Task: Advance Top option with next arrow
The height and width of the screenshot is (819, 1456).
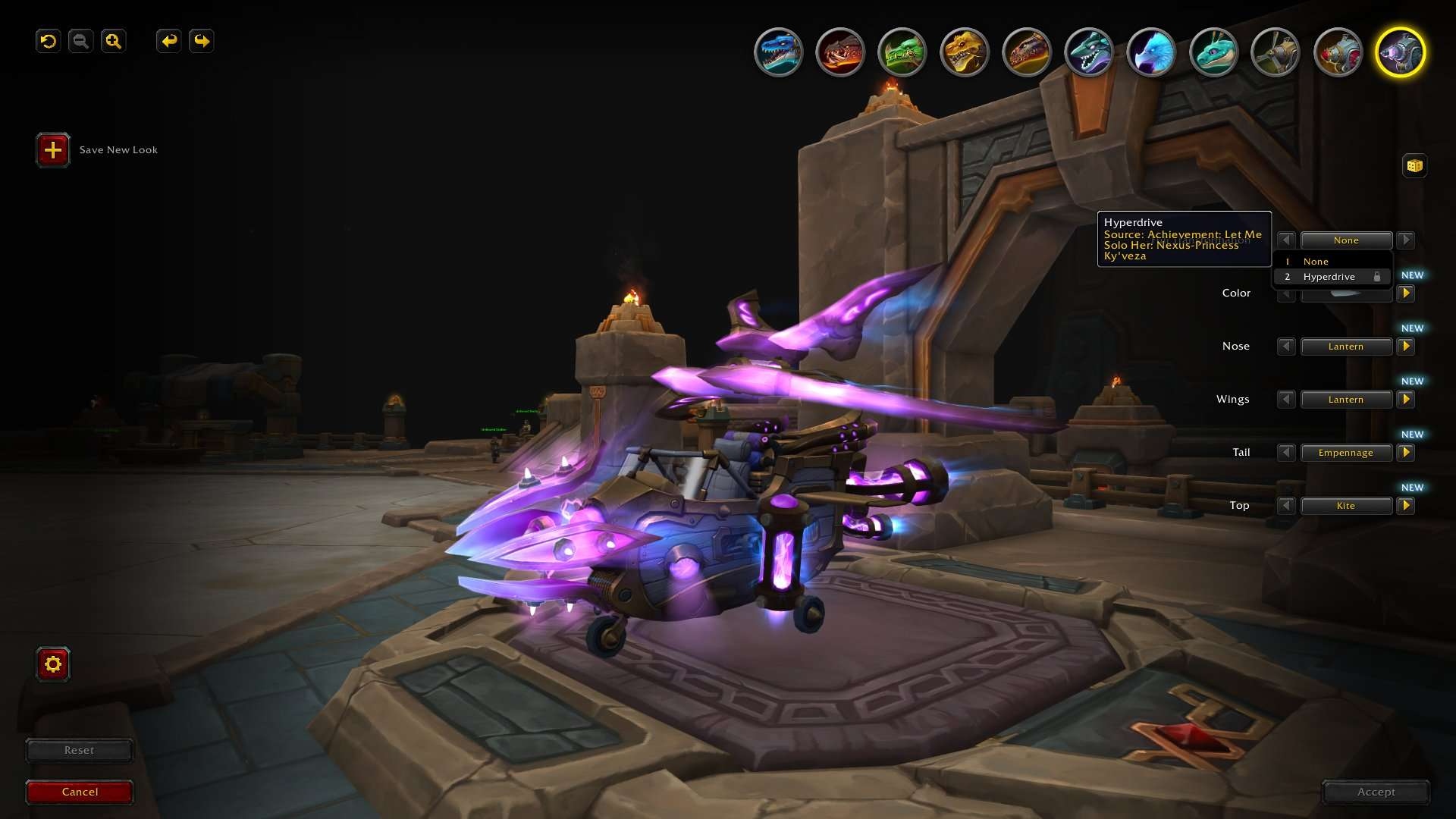Action: click(x=1406, y=506)
